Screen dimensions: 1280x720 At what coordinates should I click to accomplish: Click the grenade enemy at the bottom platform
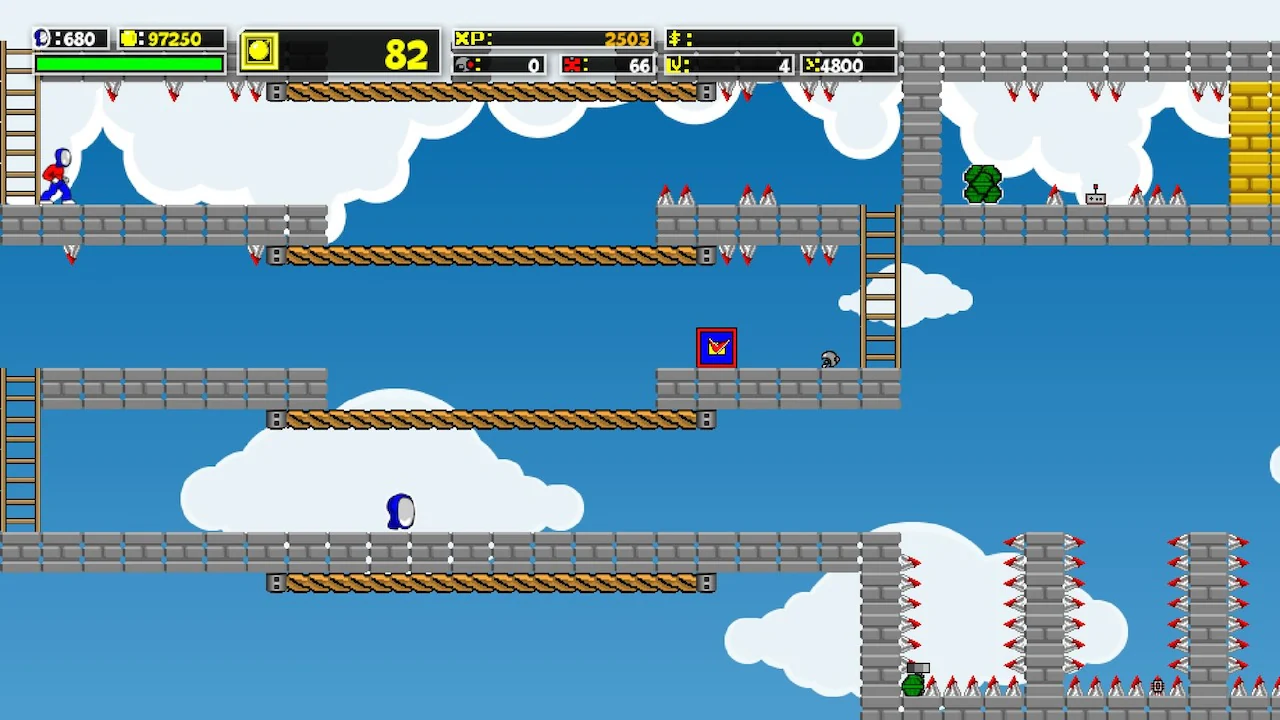tap(915, 686)
